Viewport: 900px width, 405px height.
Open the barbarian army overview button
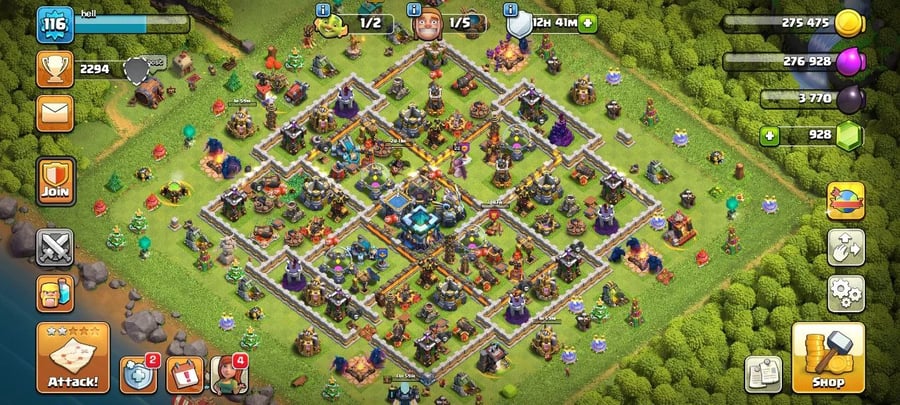pyautogui.click(x=55, y=294)
